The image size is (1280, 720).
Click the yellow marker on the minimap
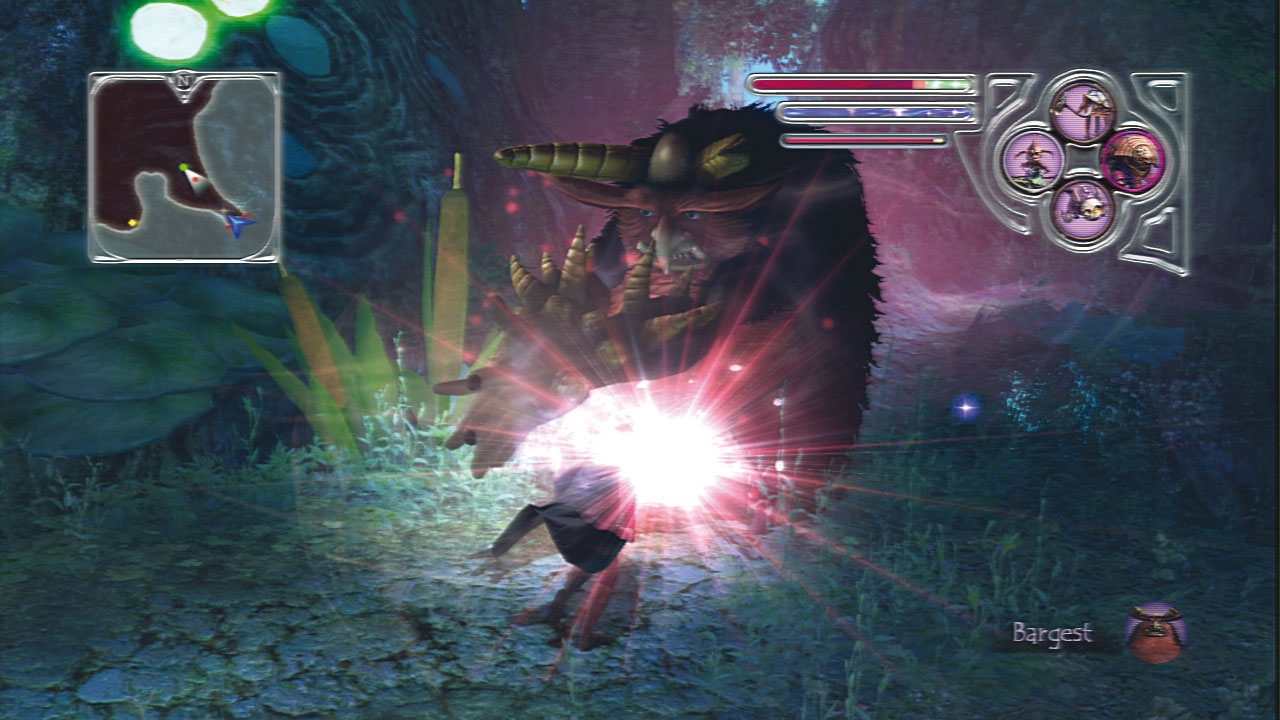click(x=132, y=222)
